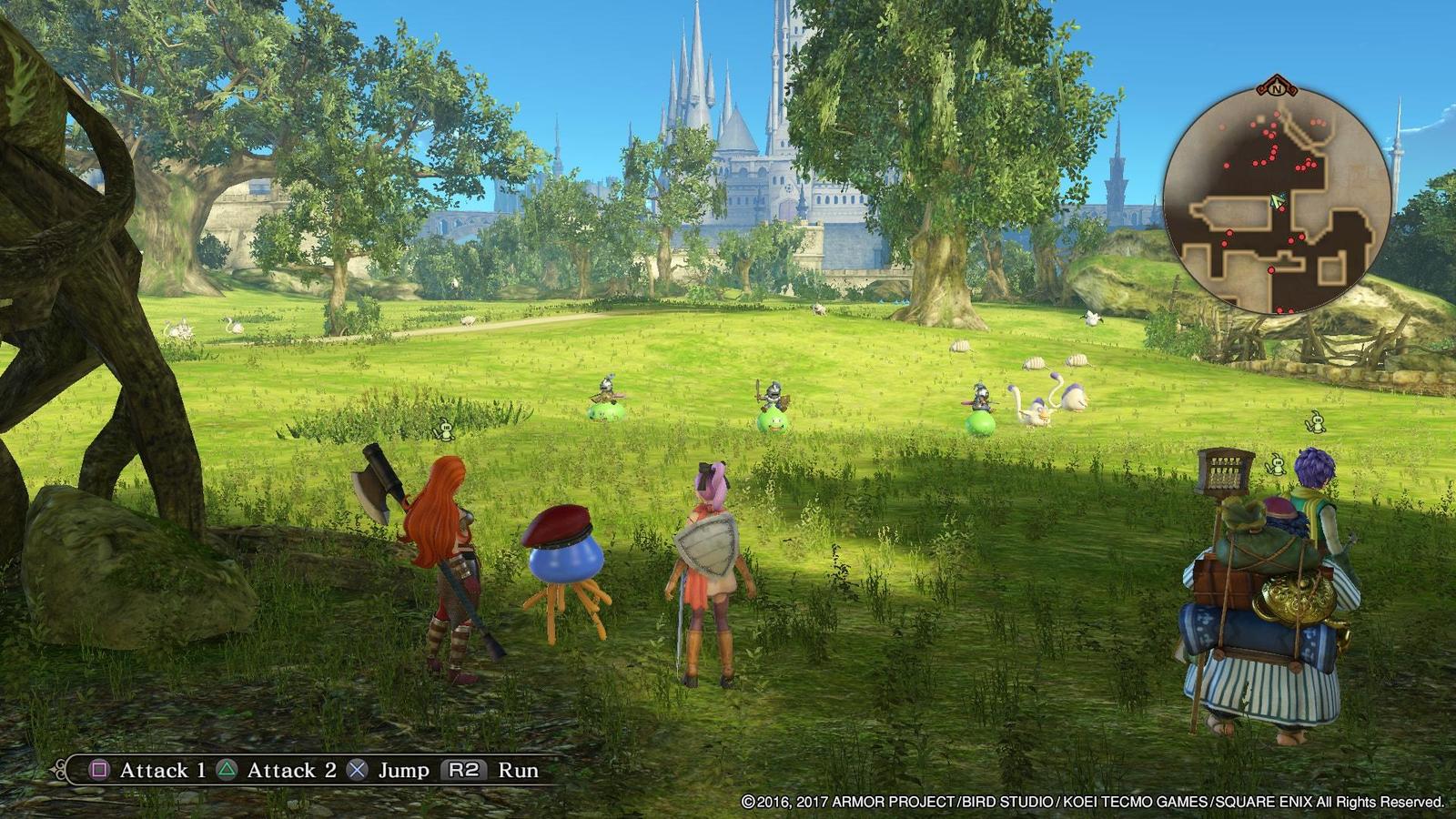Select the green player arrow on the minimap
Image resolution: width=1456 pixels, height=819 pixels.
click(1277, 198)
